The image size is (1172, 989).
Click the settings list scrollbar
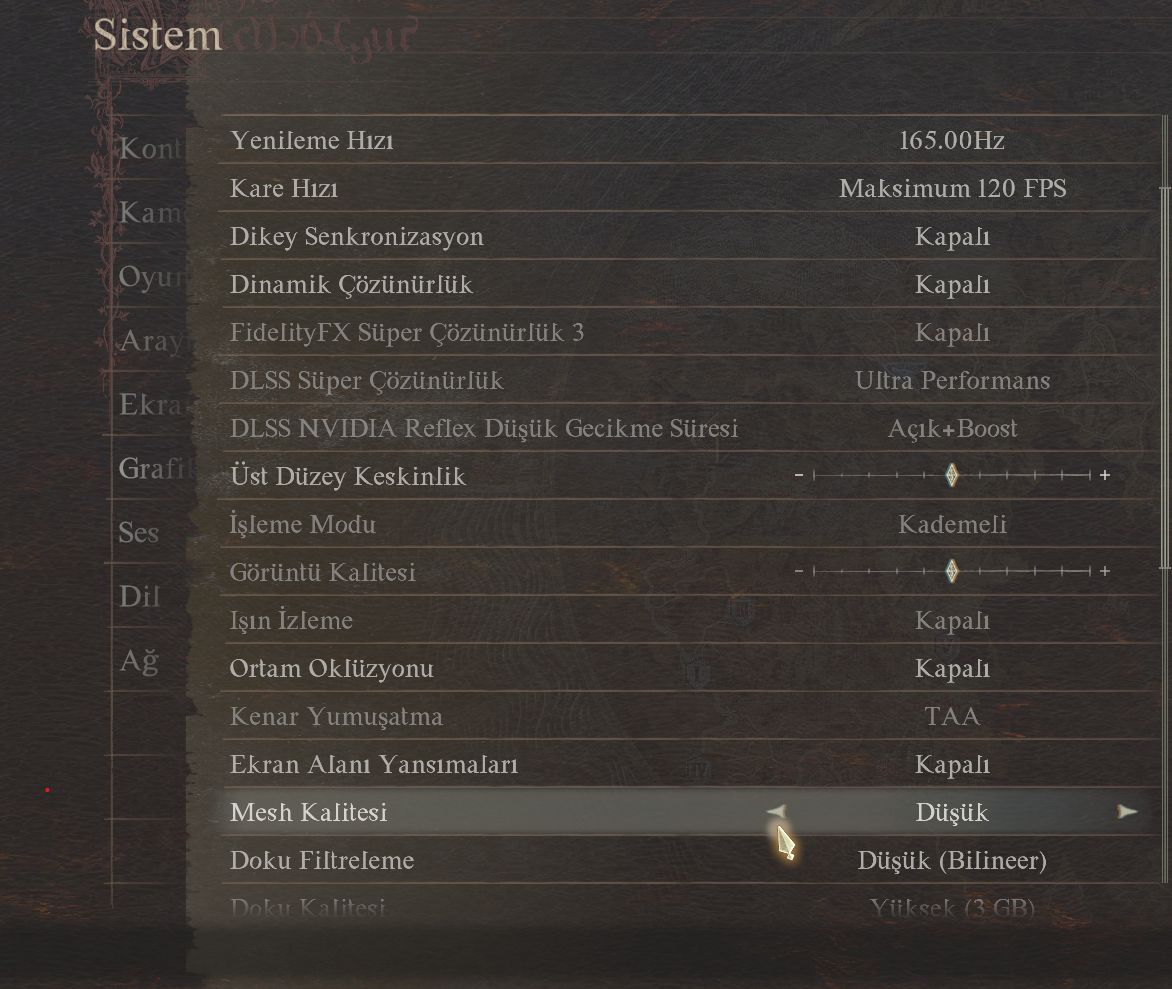point(1164,378)
